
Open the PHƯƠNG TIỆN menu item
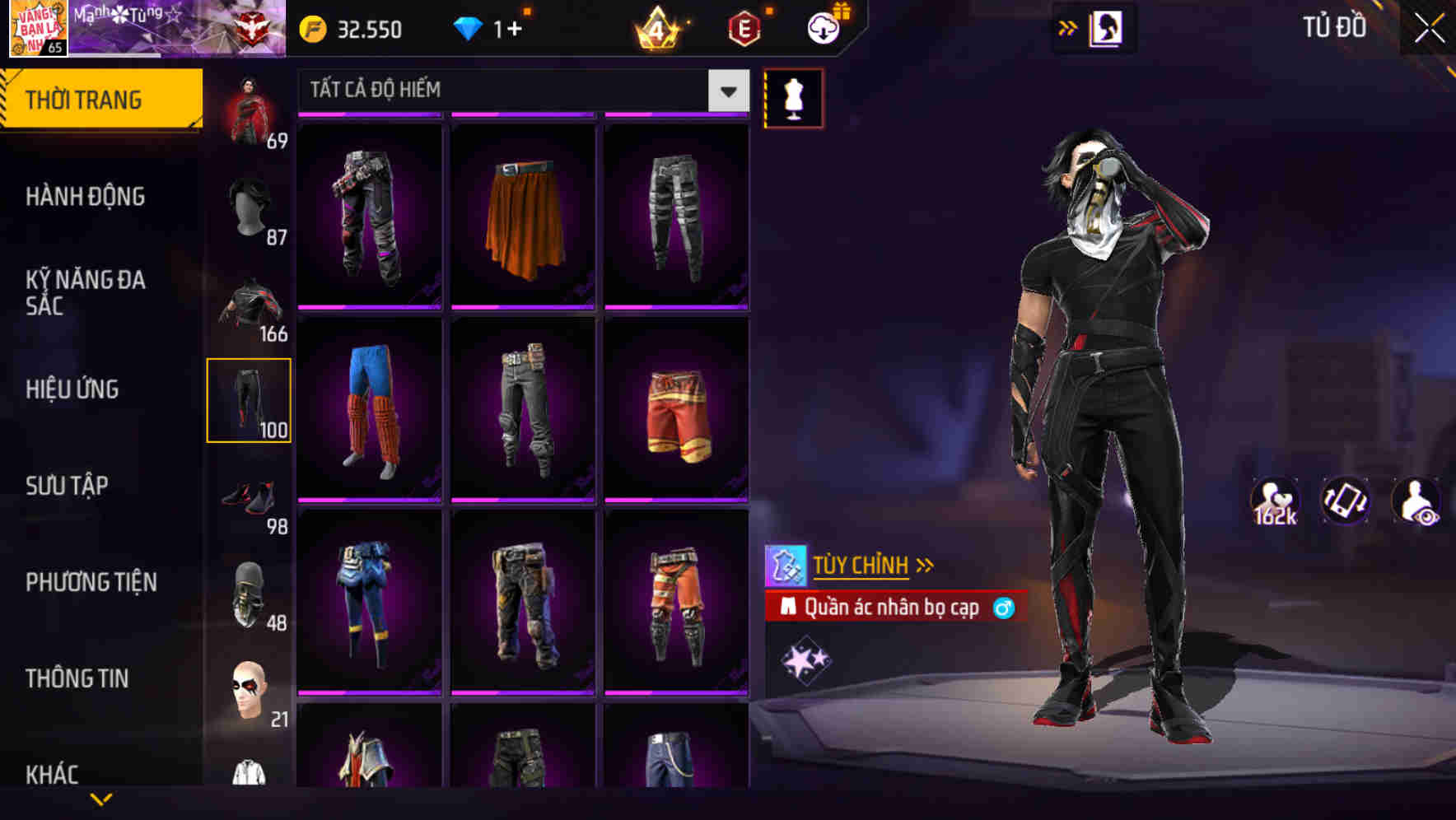(x=91, y=581)
